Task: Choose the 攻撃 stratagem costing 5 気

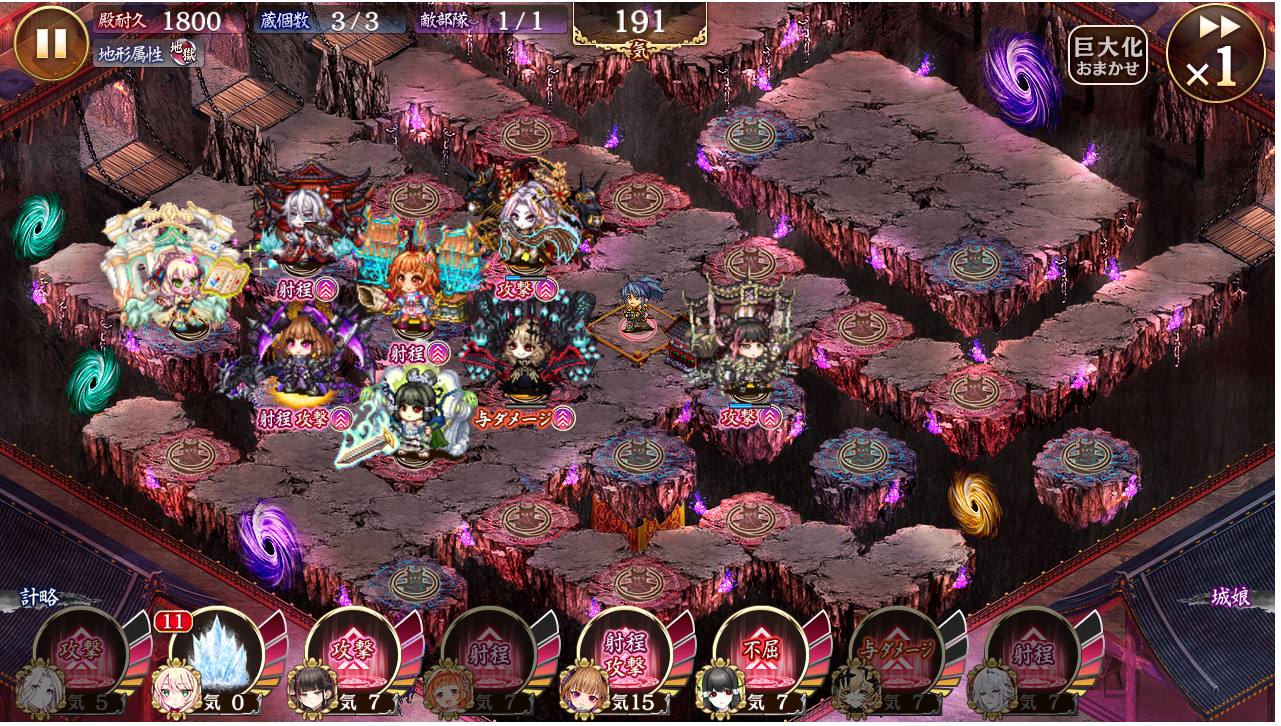Action: 83,655
